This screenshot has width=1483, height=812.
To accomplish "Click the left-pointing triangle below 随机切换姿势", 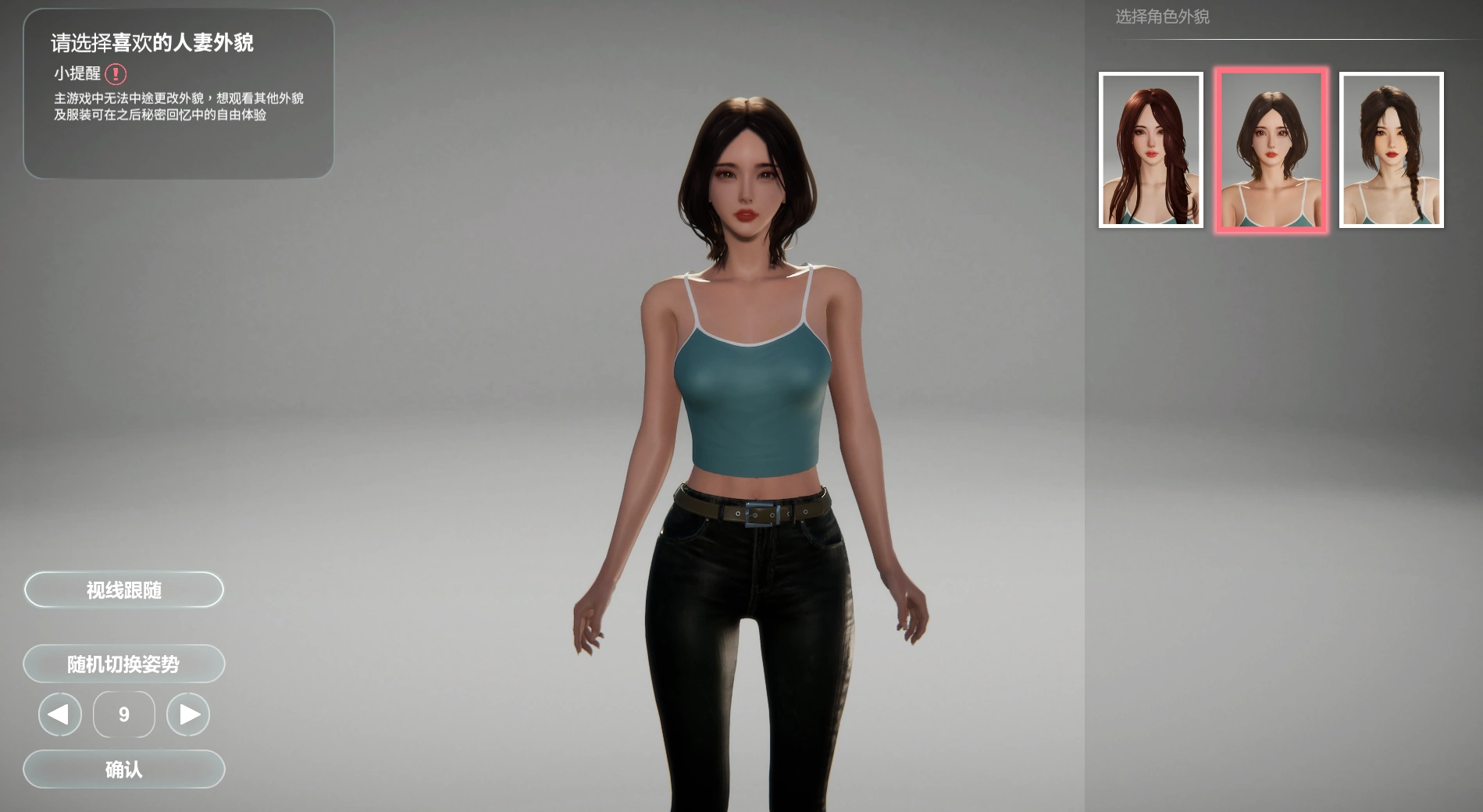I will tap(59, 714).
